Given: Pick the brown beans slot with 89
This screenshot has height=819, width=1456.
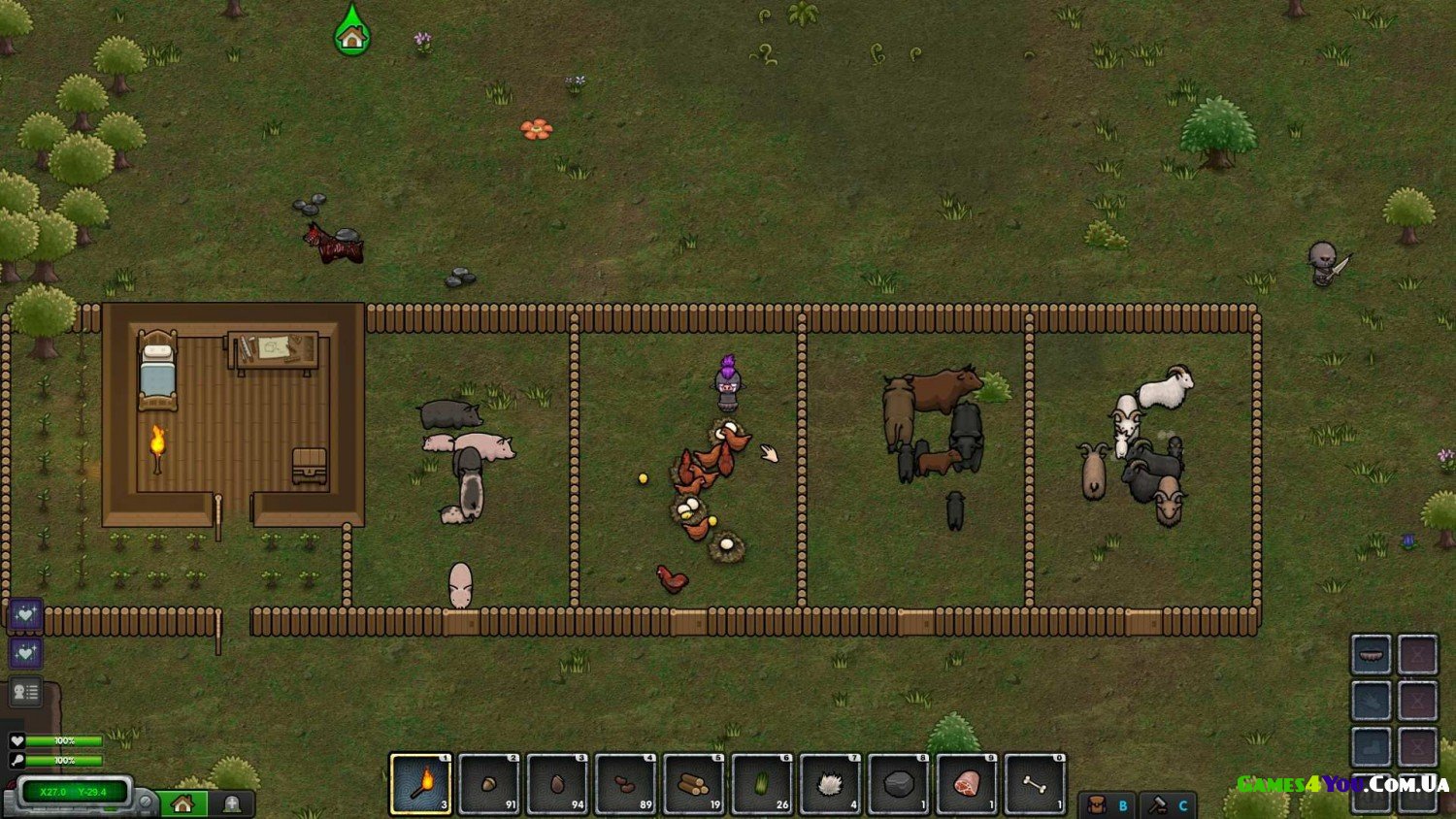Looking at the screenshot, I should [625, 783].
